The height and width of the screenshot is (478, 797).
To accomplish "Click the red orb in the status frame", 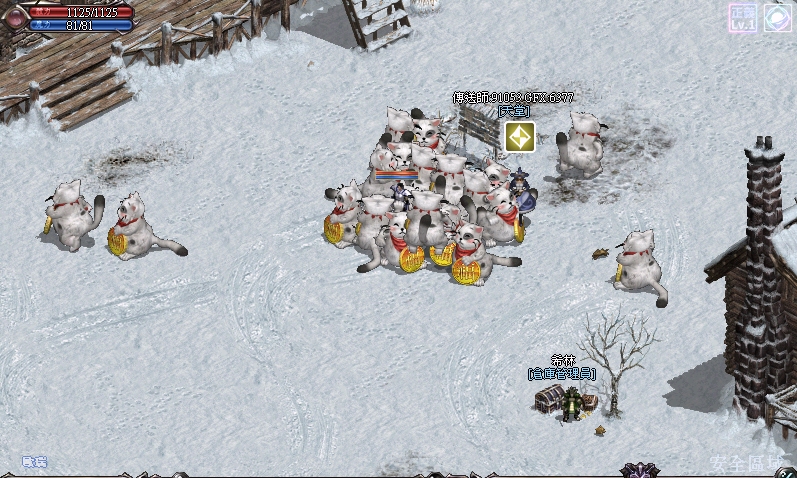I will [x=14, y=16].
